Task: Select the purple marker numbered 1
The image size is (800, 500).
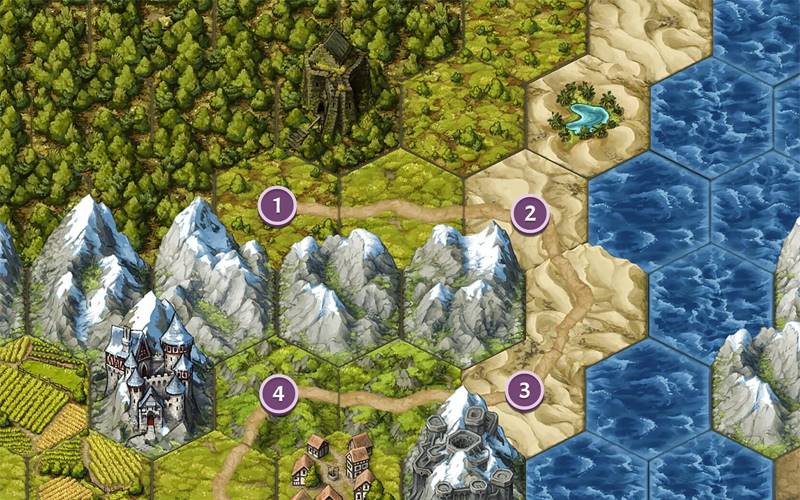Action: pyautogui.click(x=277, y=207)
